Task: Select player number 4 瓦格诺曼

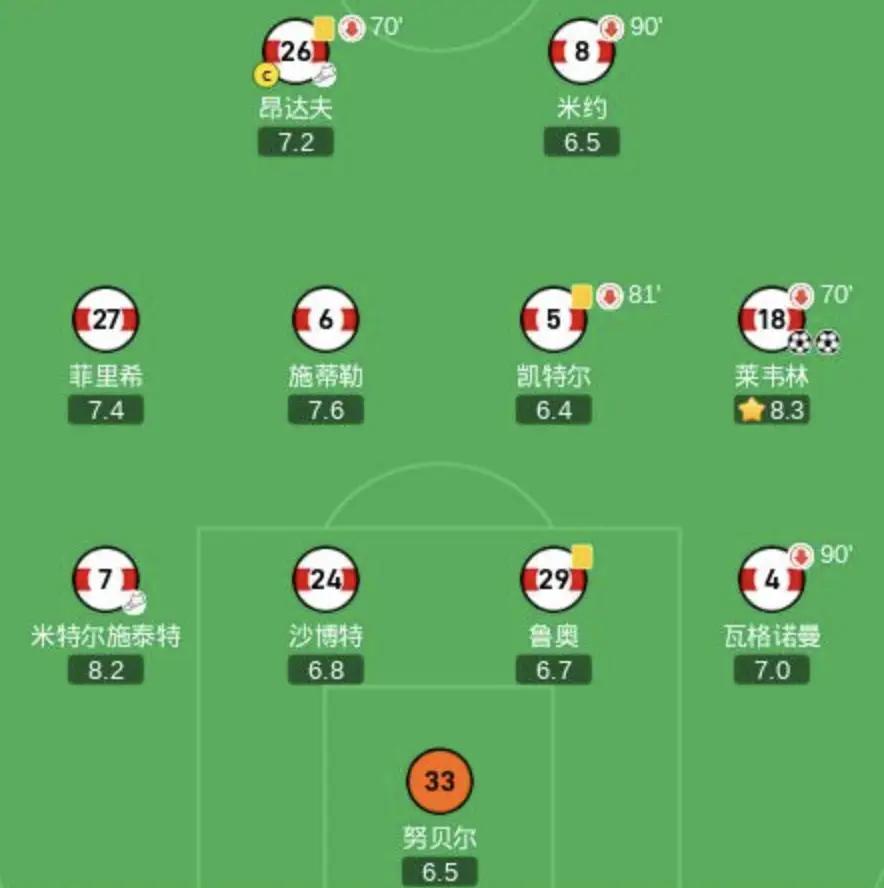Action: tap(772, 580)
